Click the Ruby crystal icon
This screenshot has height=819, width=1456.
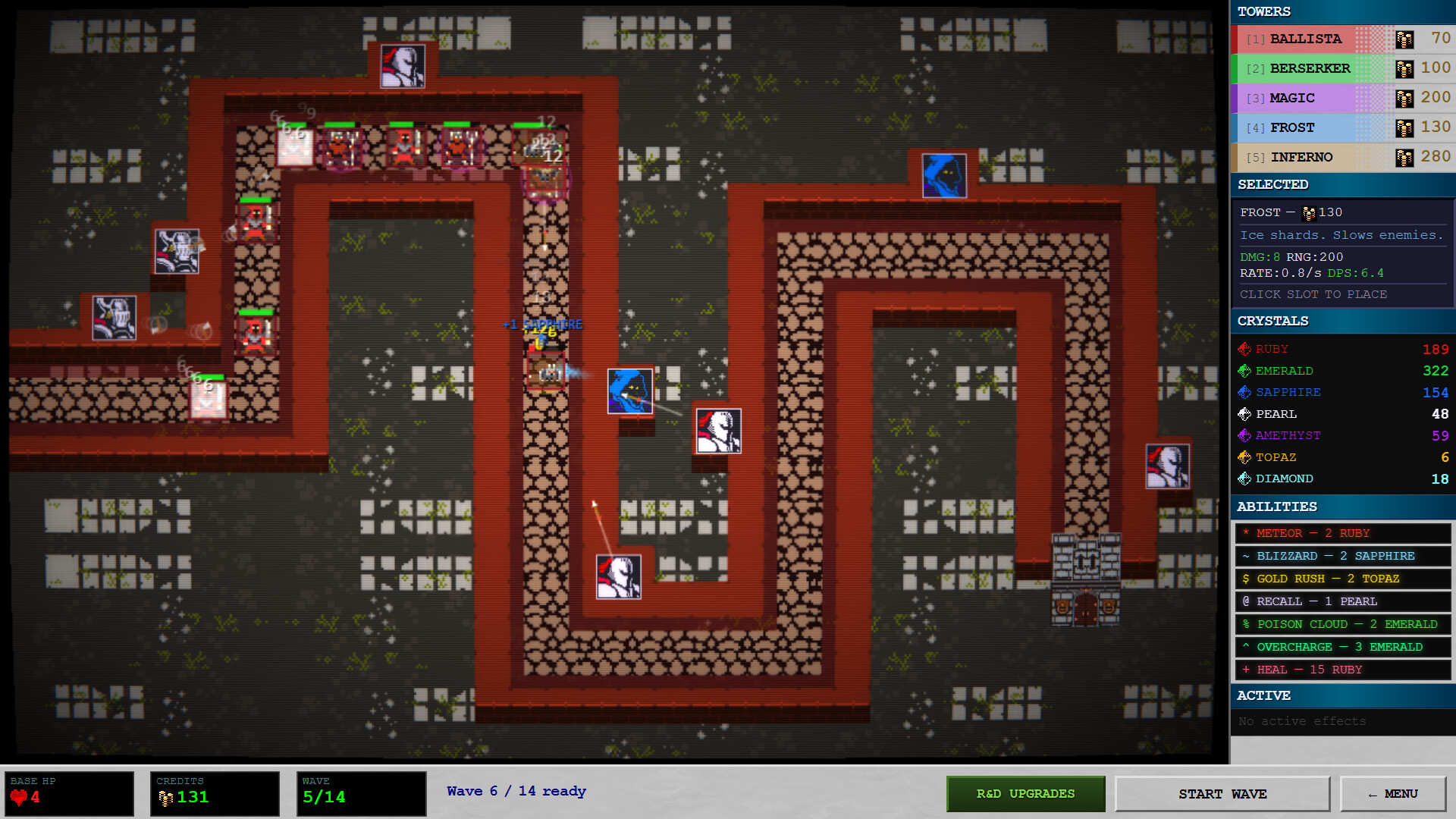tap(1244, 349)
